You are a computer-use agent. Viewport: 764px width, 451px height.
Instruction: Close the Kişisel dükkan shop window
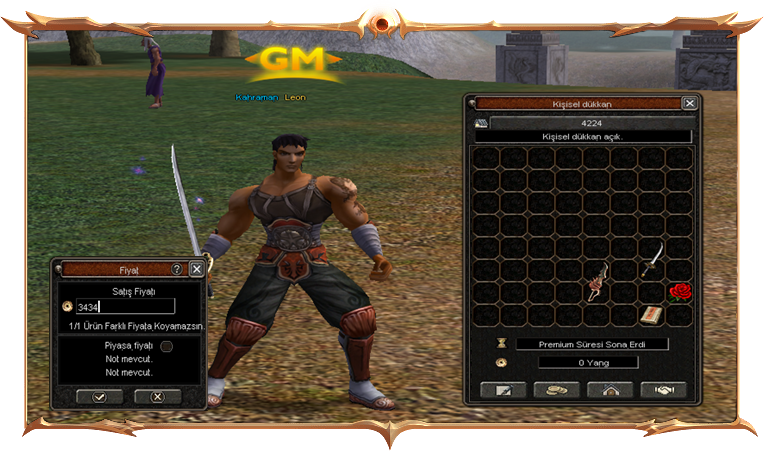point(689,103)
